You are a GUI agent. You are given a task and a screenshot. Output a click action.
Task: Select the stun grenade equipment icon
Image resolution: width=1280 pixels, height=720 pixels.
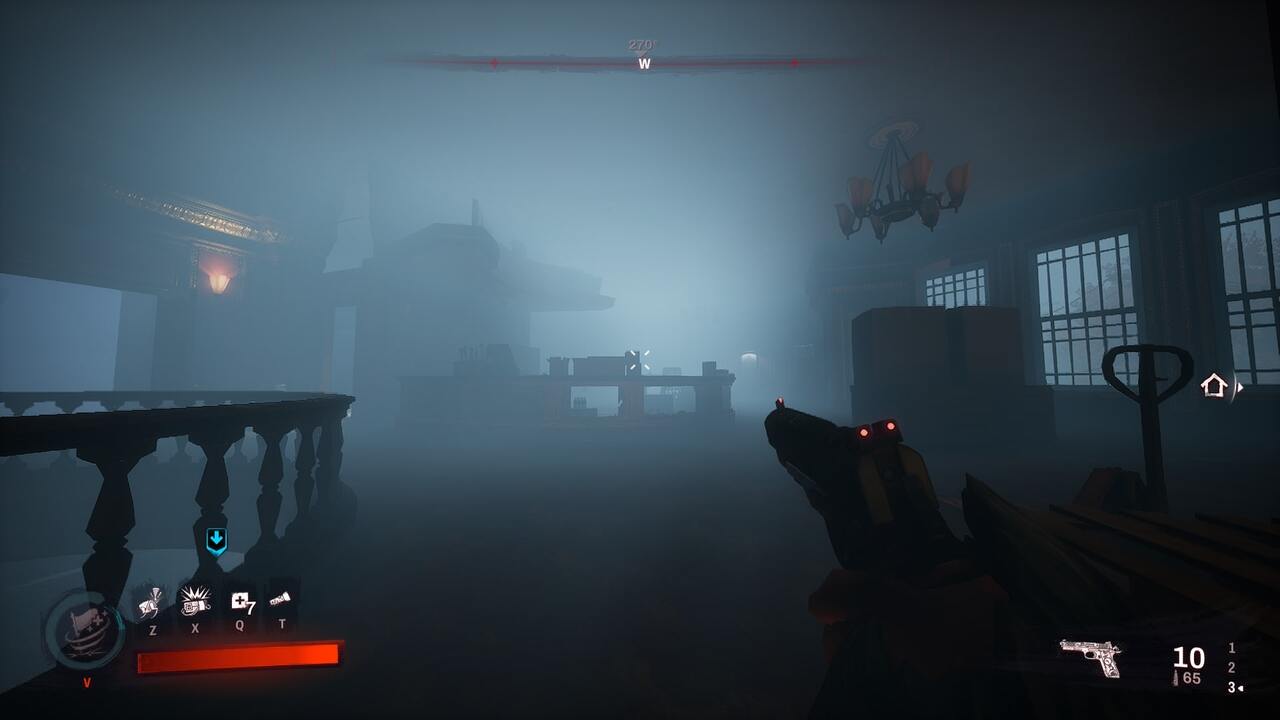[152, 604]
